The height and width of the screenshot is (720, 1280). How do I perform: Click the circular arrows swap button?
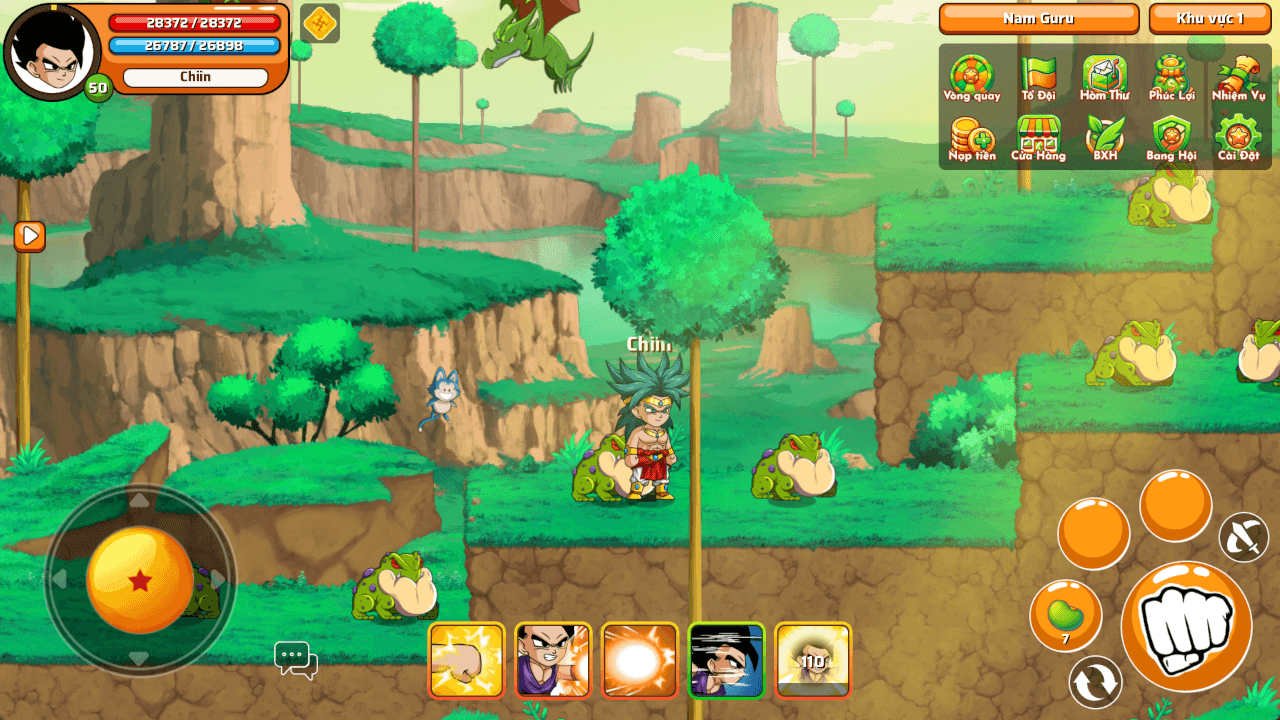tap(1095, 683)
